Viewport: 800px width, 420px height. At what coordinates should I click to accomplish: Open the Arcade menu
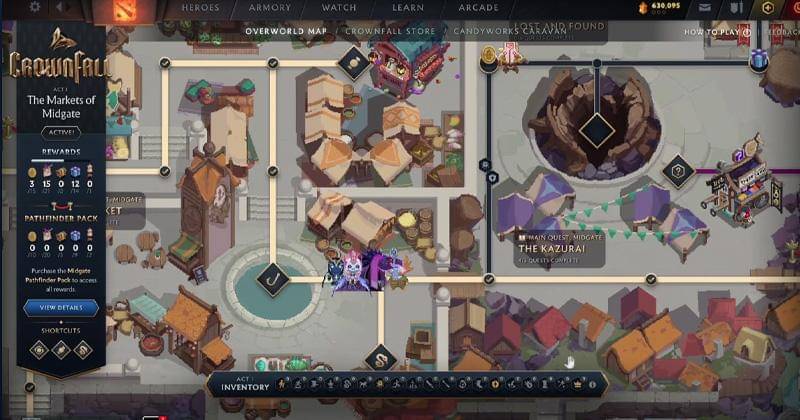click(480, 7)
